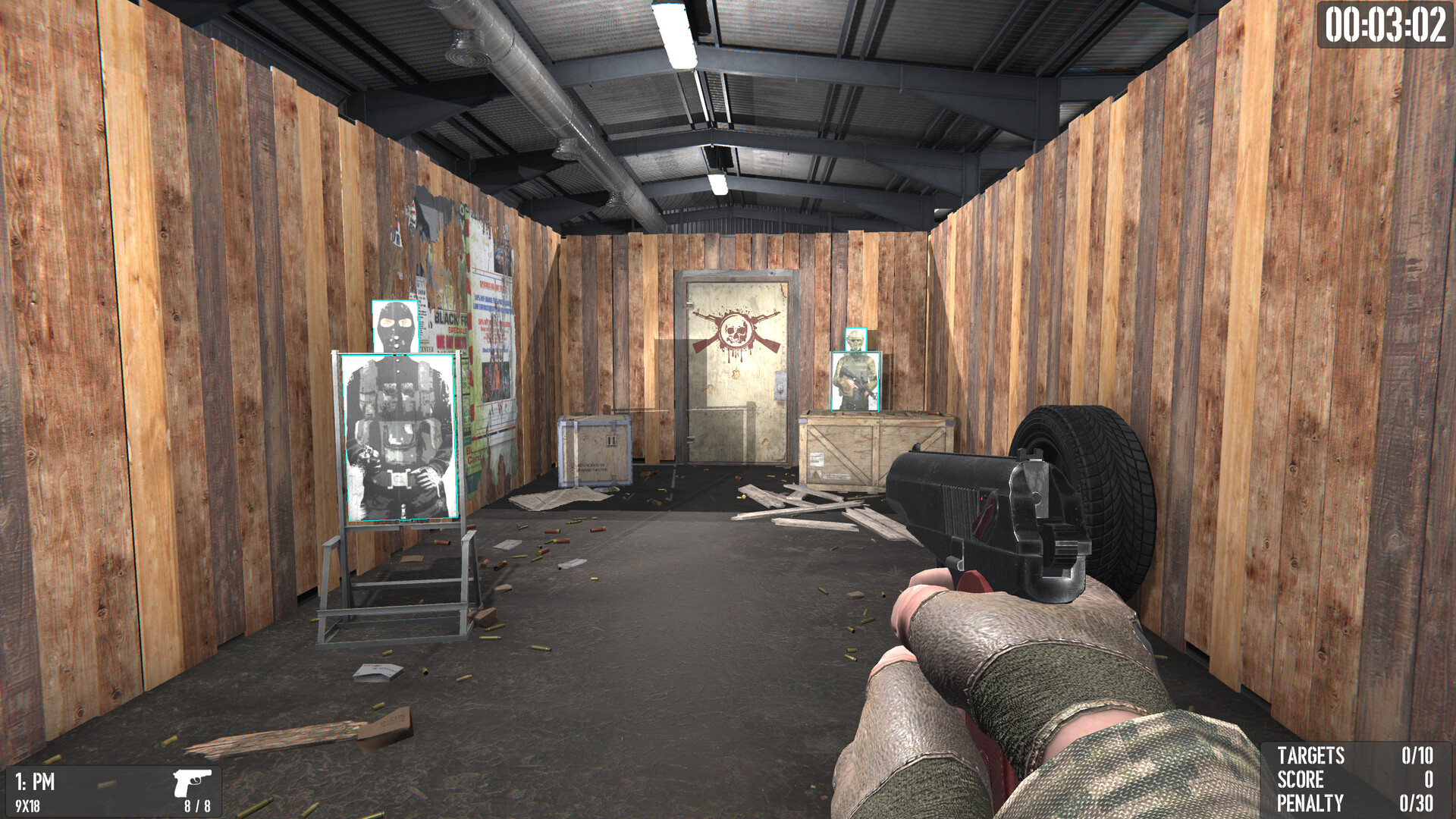The image size is (1456, 819).
Task: Click the pistol icon in the HUD
Action: (192, 781)
